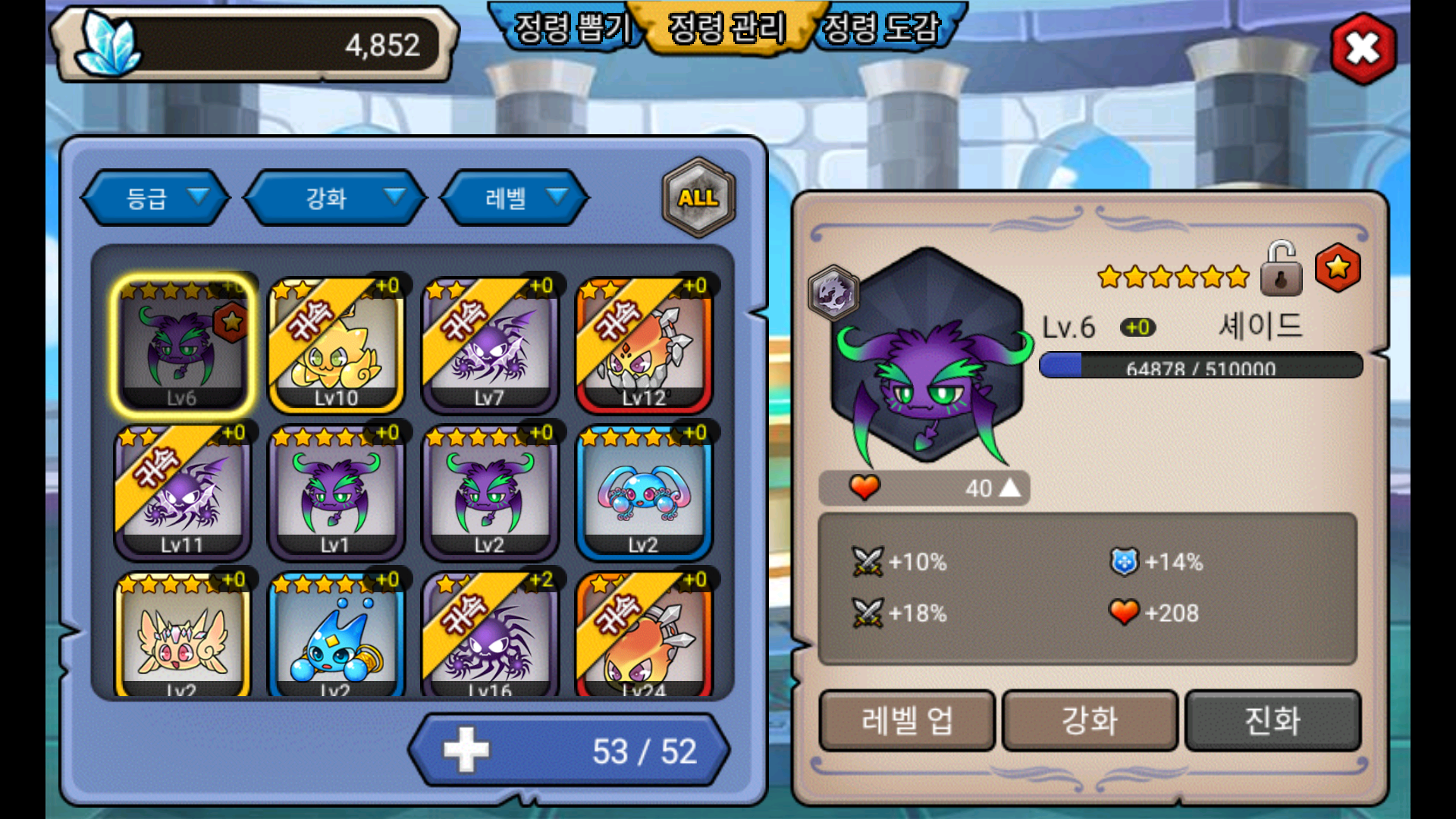Expand the heart 40 arrow toggle
The width and height of the screenshot is (1456, 819).
1009,488
